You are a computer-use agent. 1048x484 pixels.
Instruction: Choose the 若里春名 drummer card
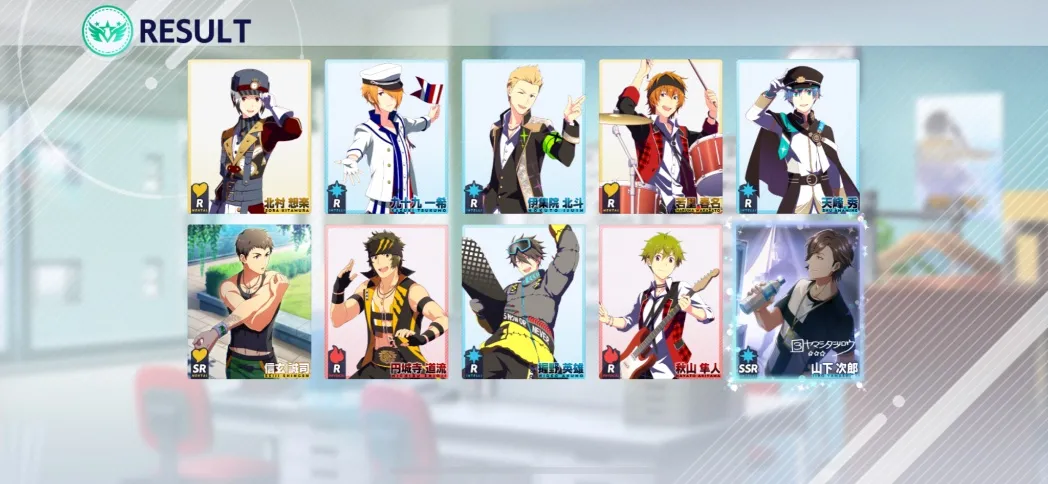click(x=660, y=137)
